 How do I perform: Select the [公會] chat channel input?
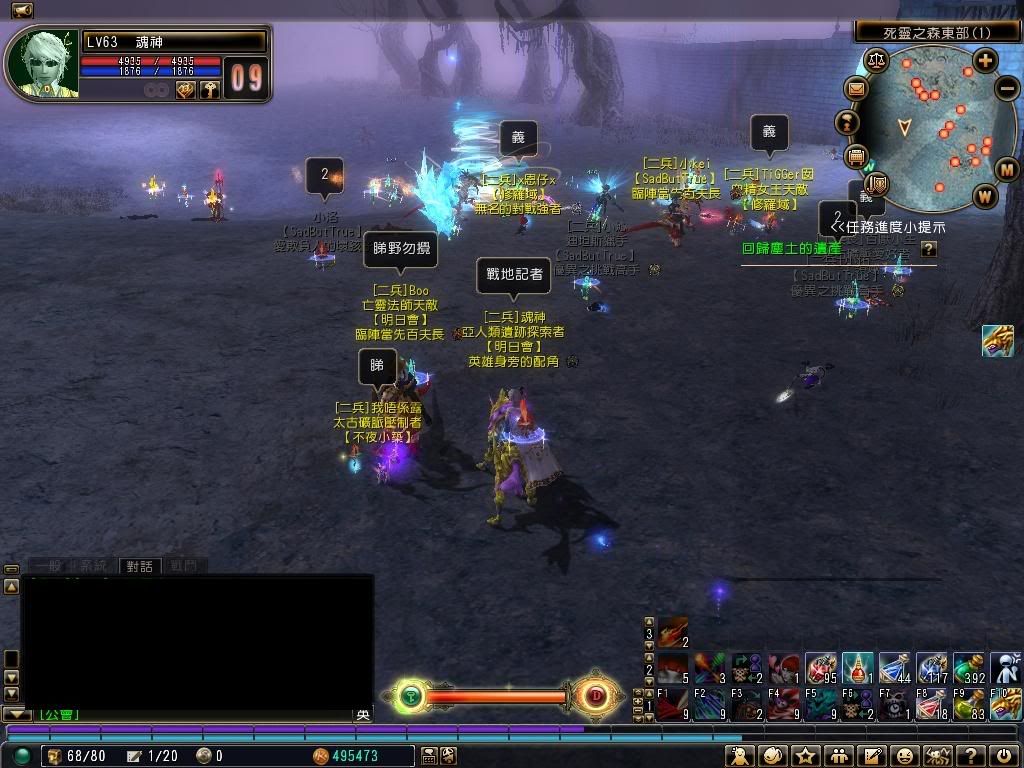pyautogui.click(x=58, y=714)
